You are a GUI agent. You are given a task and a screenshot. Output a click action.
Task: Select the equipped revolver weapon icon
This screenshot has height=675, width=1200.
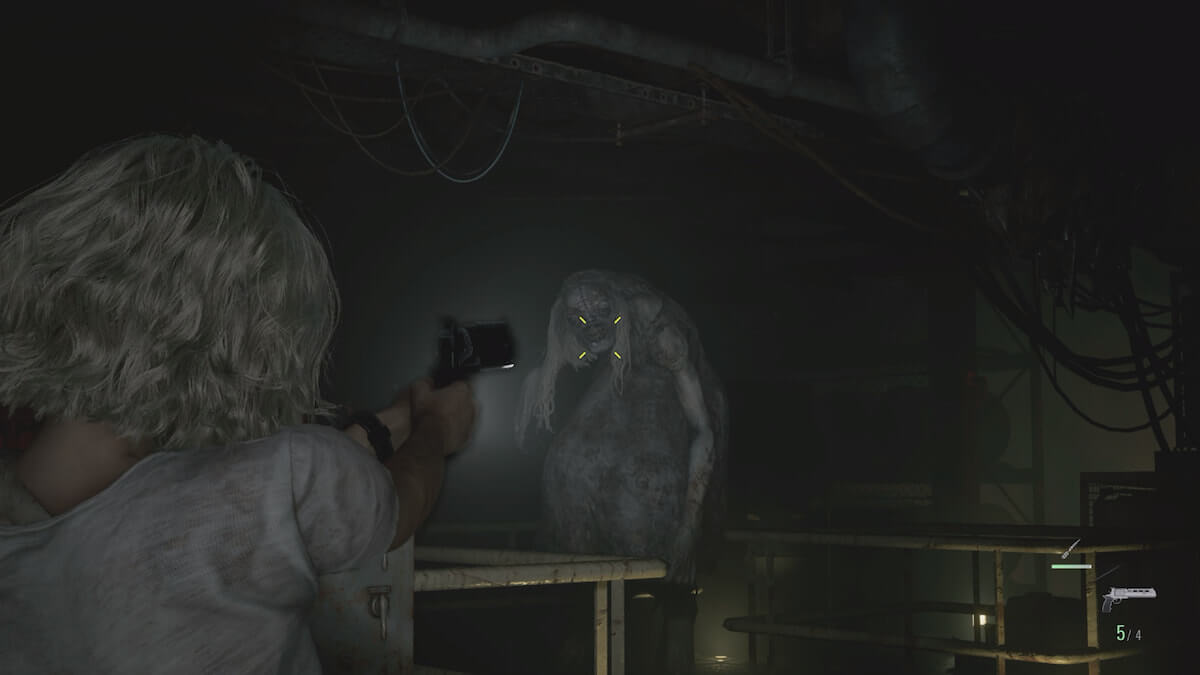tap(1126, 598)
